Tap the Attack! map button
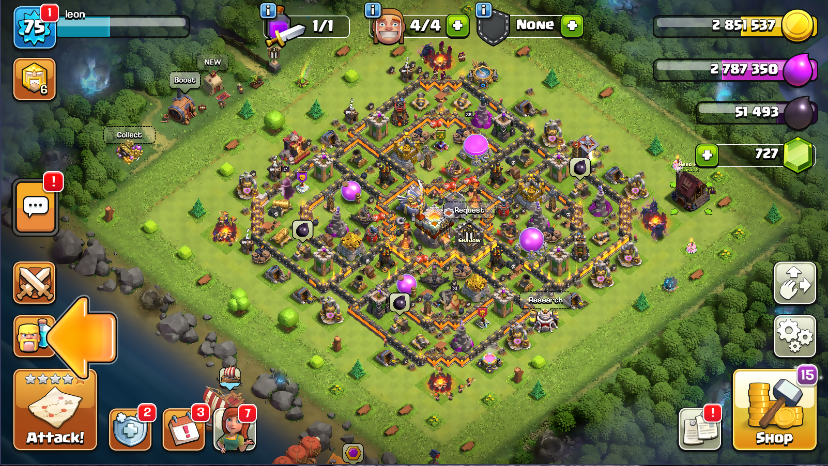 [x=55, y=410]
